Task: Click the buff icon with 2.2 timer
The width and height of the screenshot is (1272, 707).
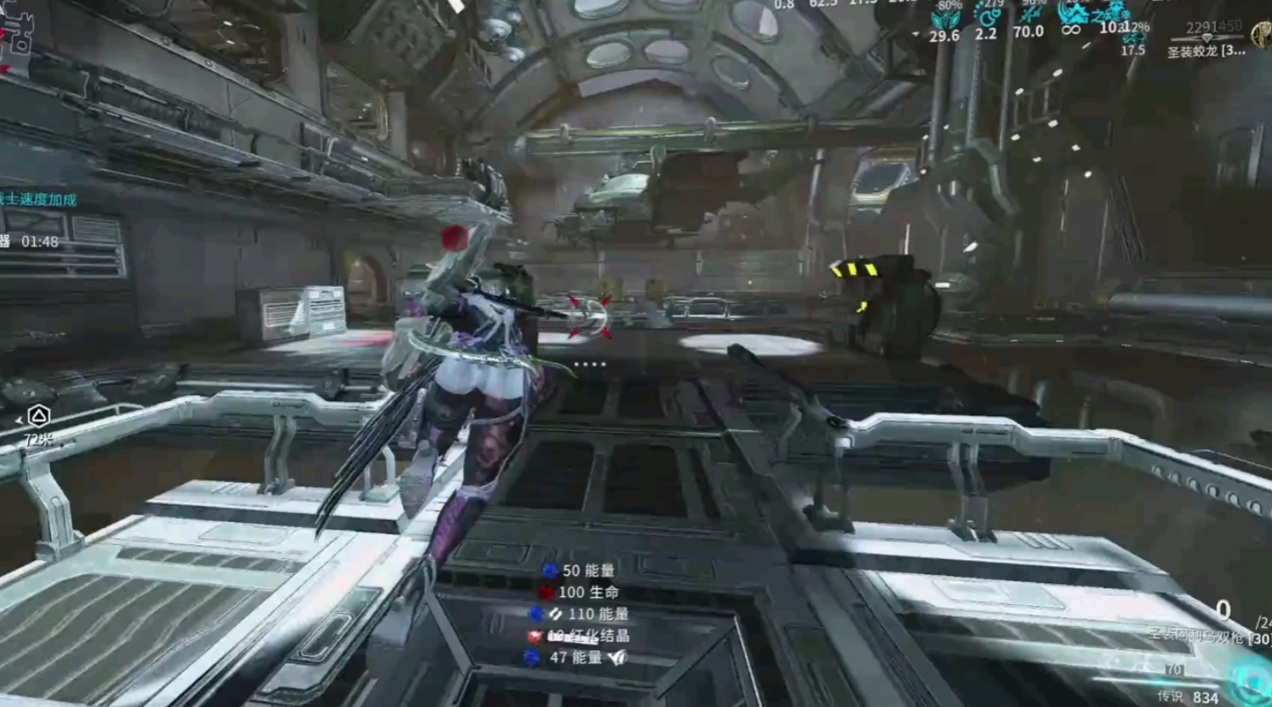Action: click(x=987, y=16)
